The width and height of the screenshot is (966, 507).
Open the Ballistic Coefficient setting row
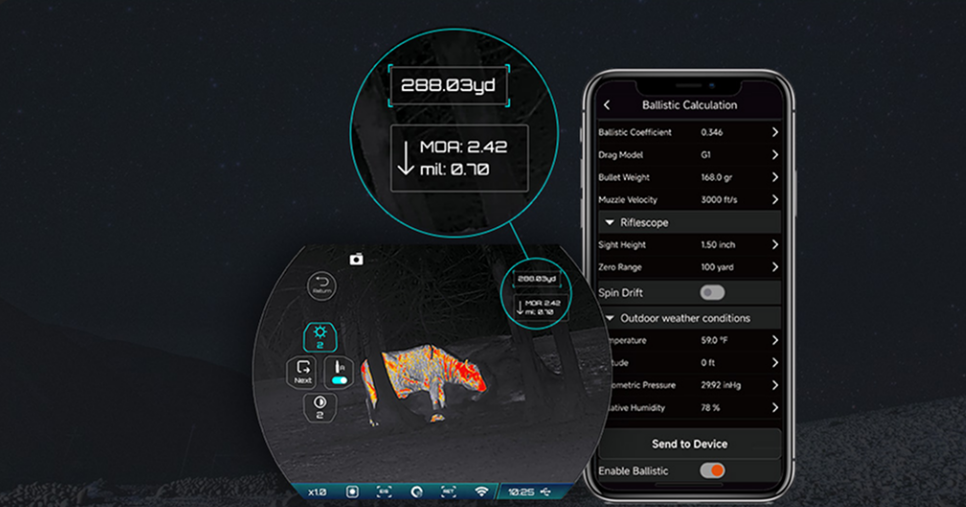[688, 132]
